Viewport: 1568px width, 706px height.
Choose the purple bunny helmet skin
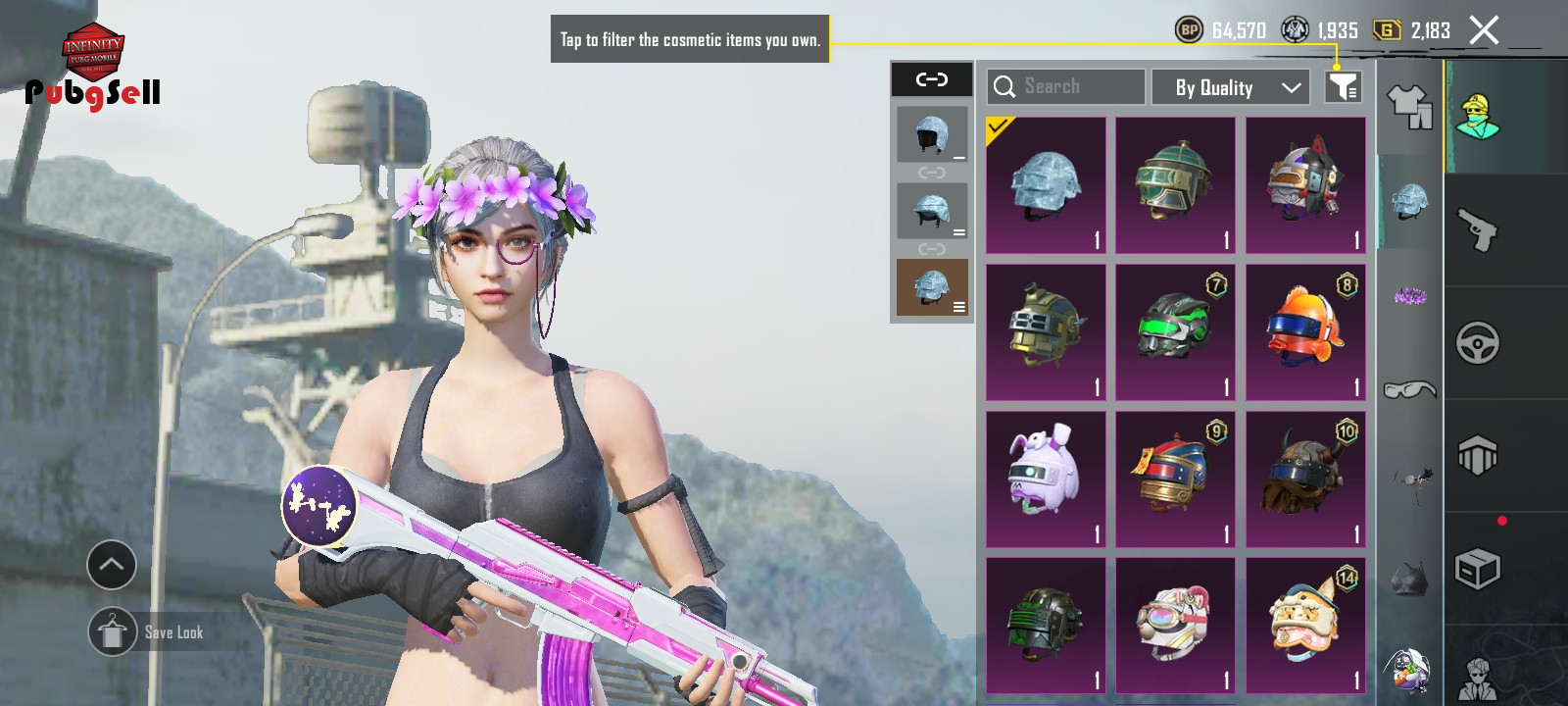1046,479
